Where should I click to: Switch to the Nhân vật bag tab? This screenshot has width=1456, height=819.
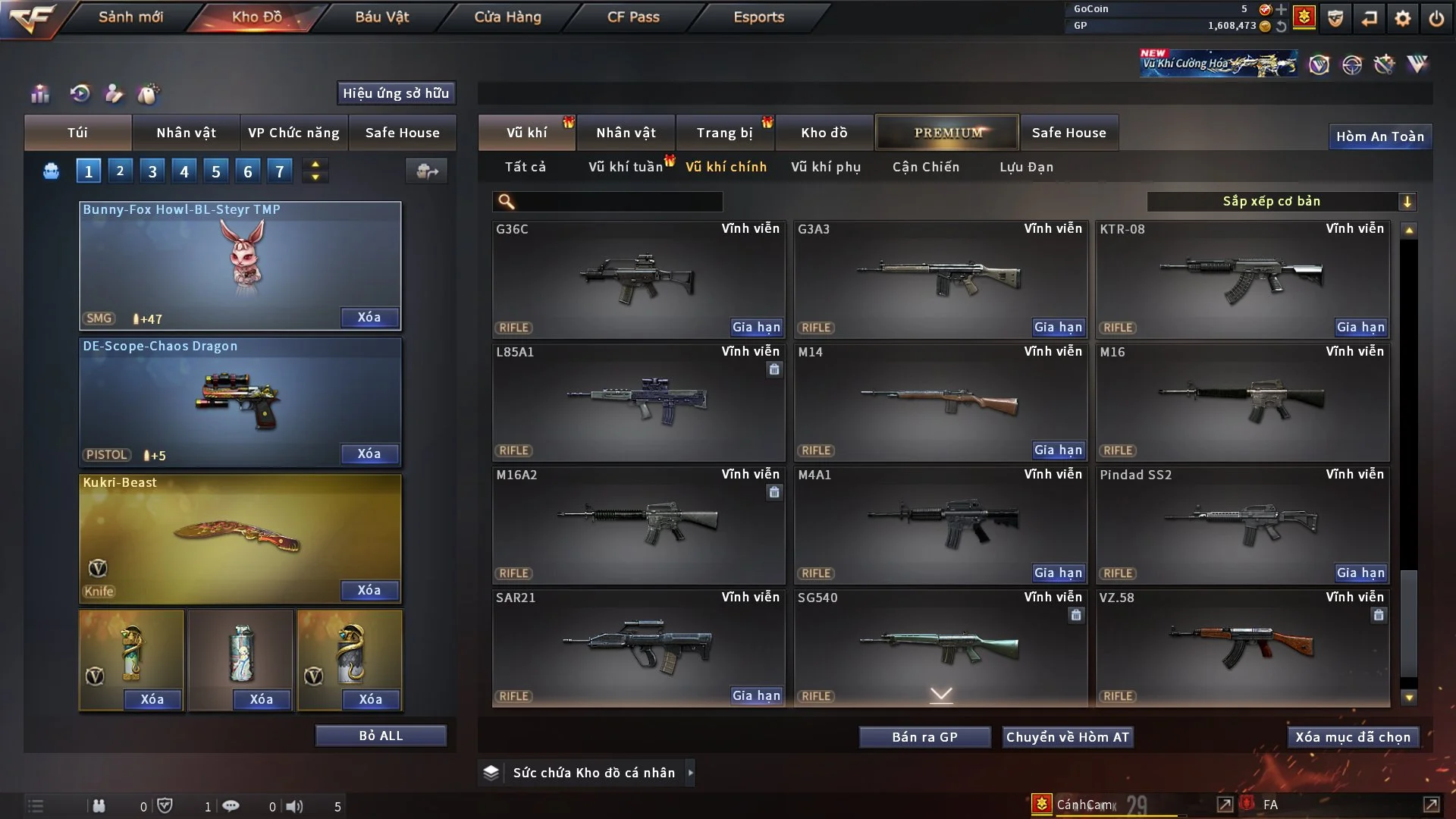click(186, 133)
